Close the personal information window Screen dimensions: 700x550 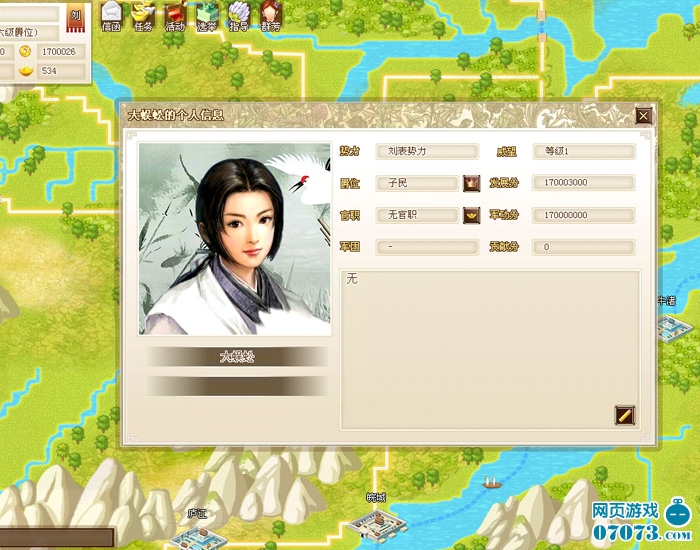click(644, 116)
